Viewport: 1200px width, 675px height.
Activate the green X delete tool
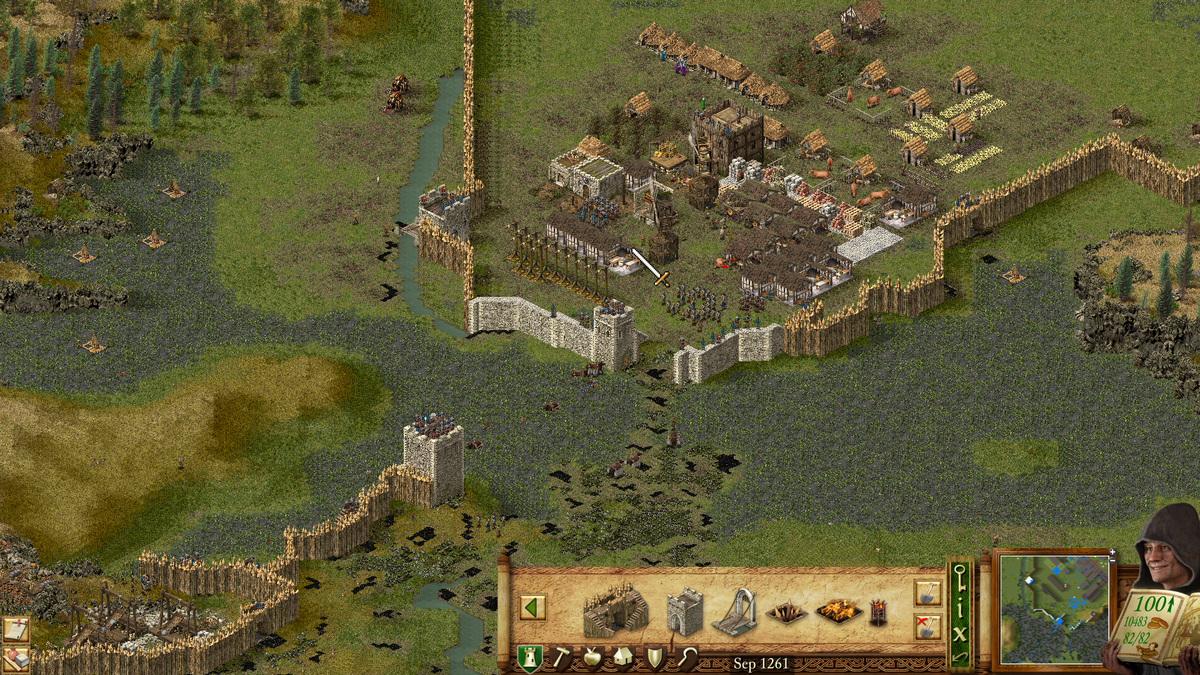[x=960, y=633]
